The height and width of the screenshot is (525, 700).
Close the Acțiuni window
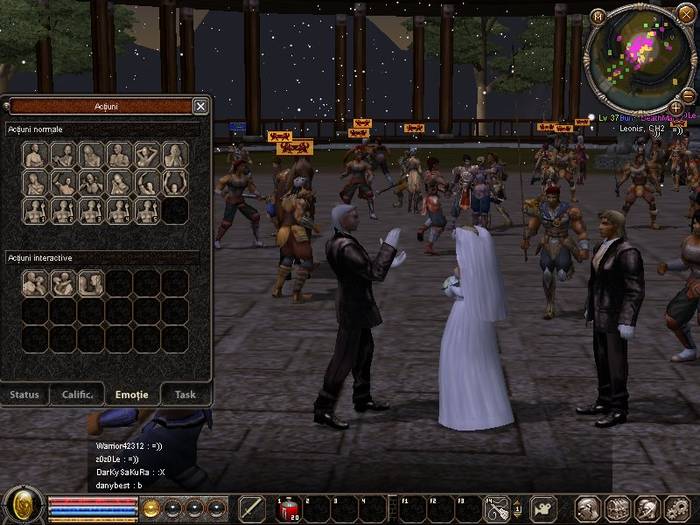point(200,106)
